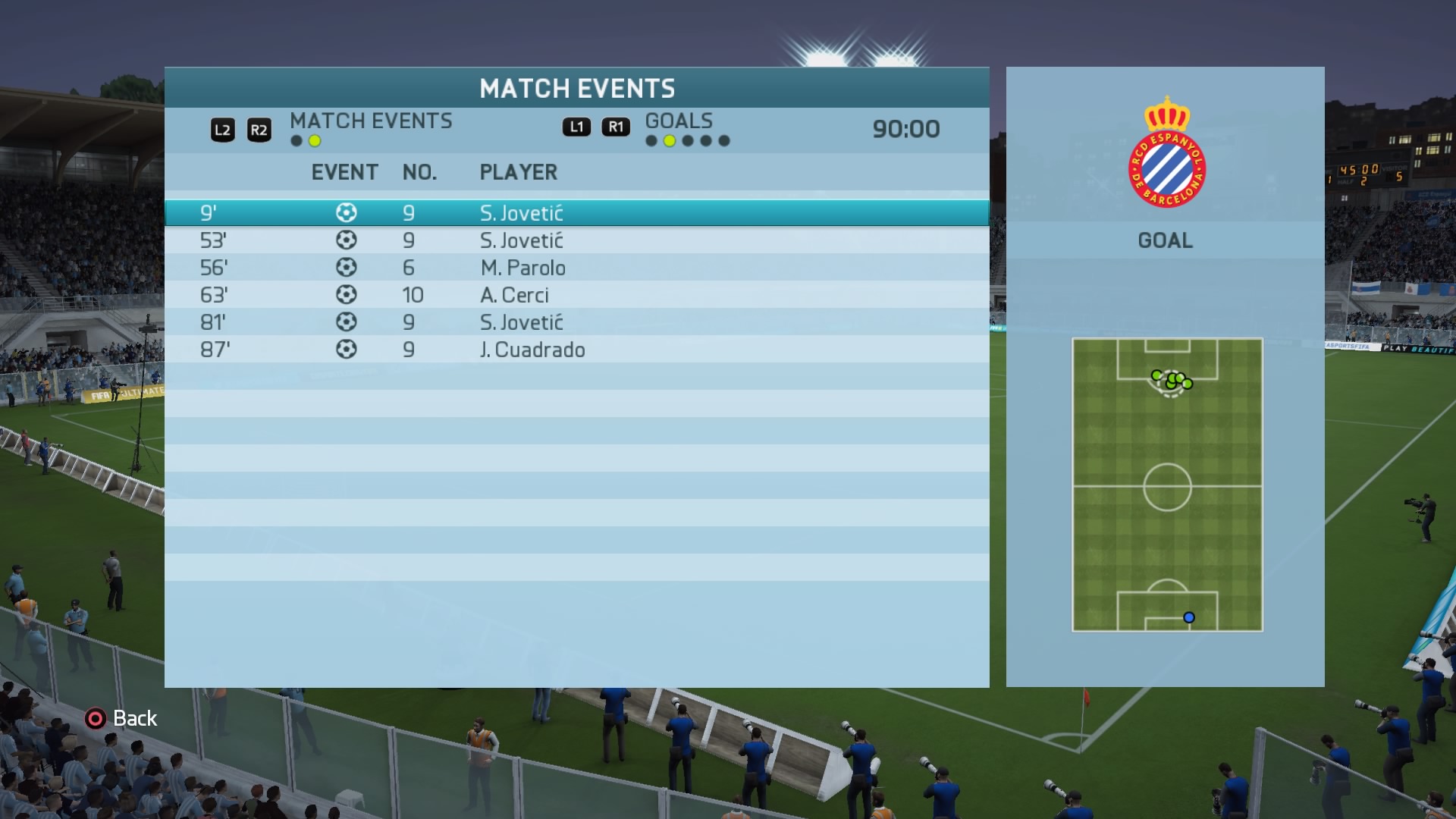Select the 9' S. Jovetić goal row
Screen dimensions: 1456x819
[x=576, y=213]
